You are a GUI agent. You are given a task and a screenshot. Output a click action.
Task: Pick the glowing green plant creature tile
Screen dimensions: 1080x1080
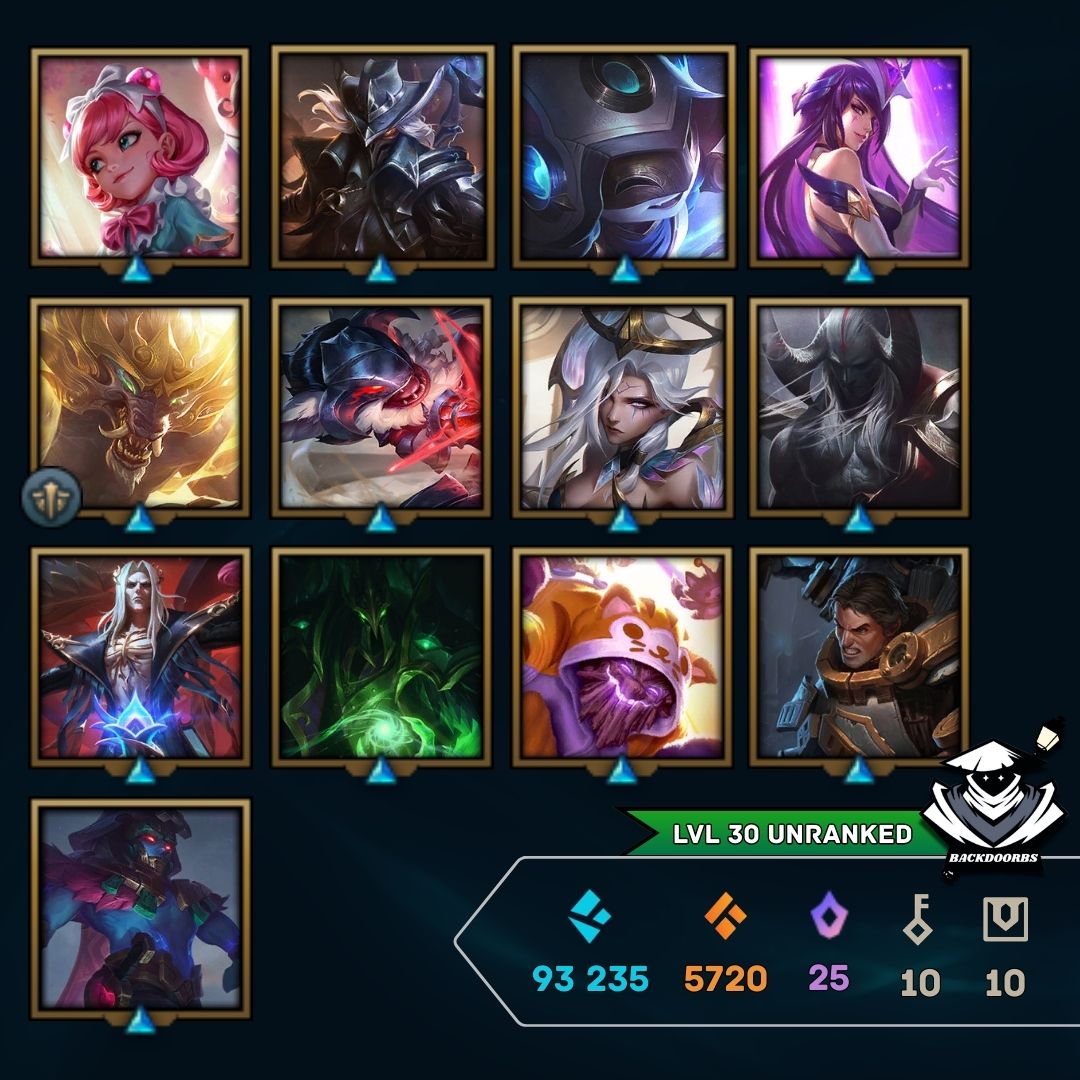381,657
